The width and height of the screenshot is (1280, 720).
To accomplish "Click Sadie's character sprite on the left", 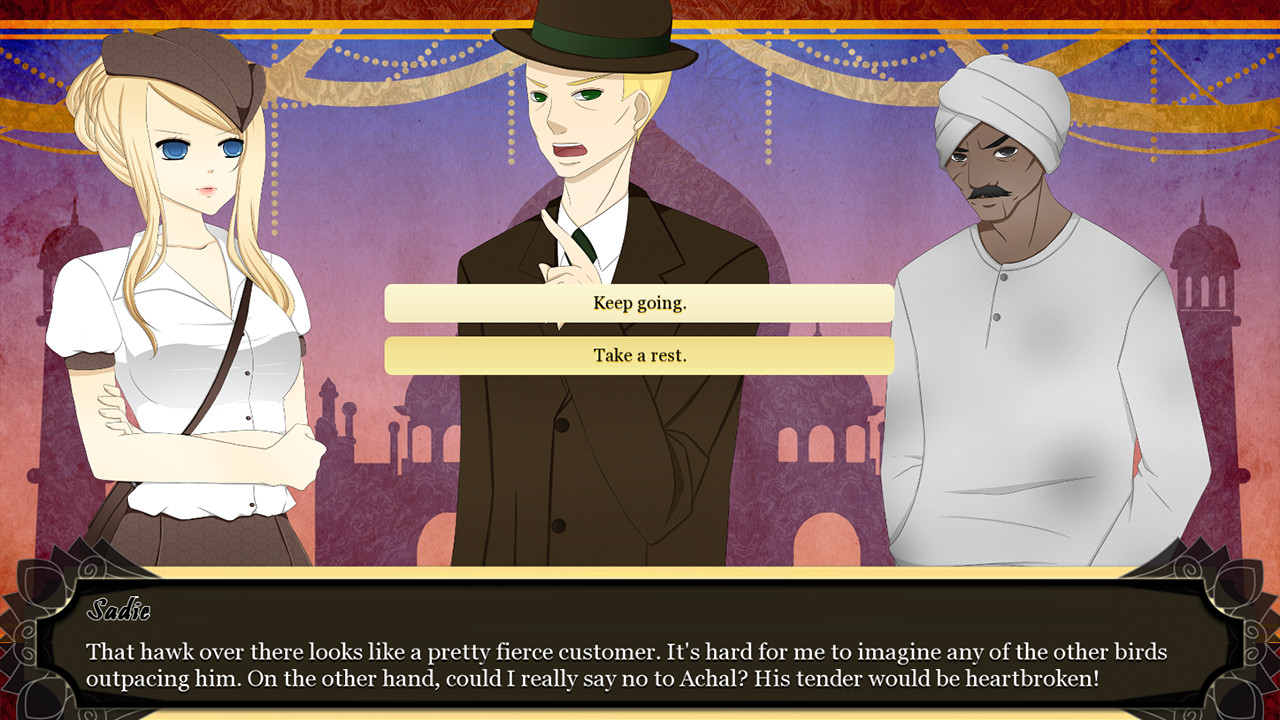I will pos(180,300).
